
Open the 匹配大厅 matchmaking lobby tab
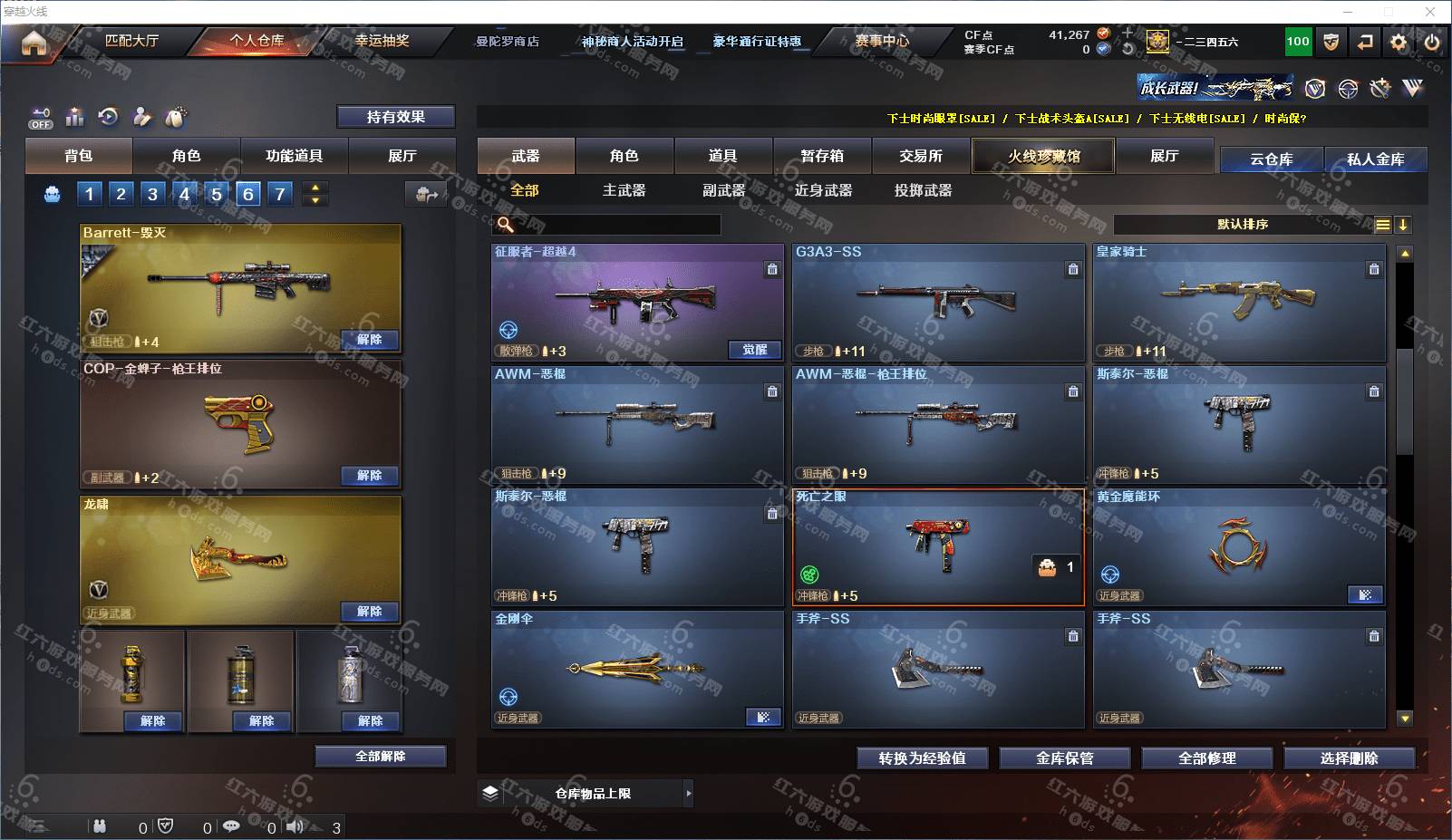point(131,41)
